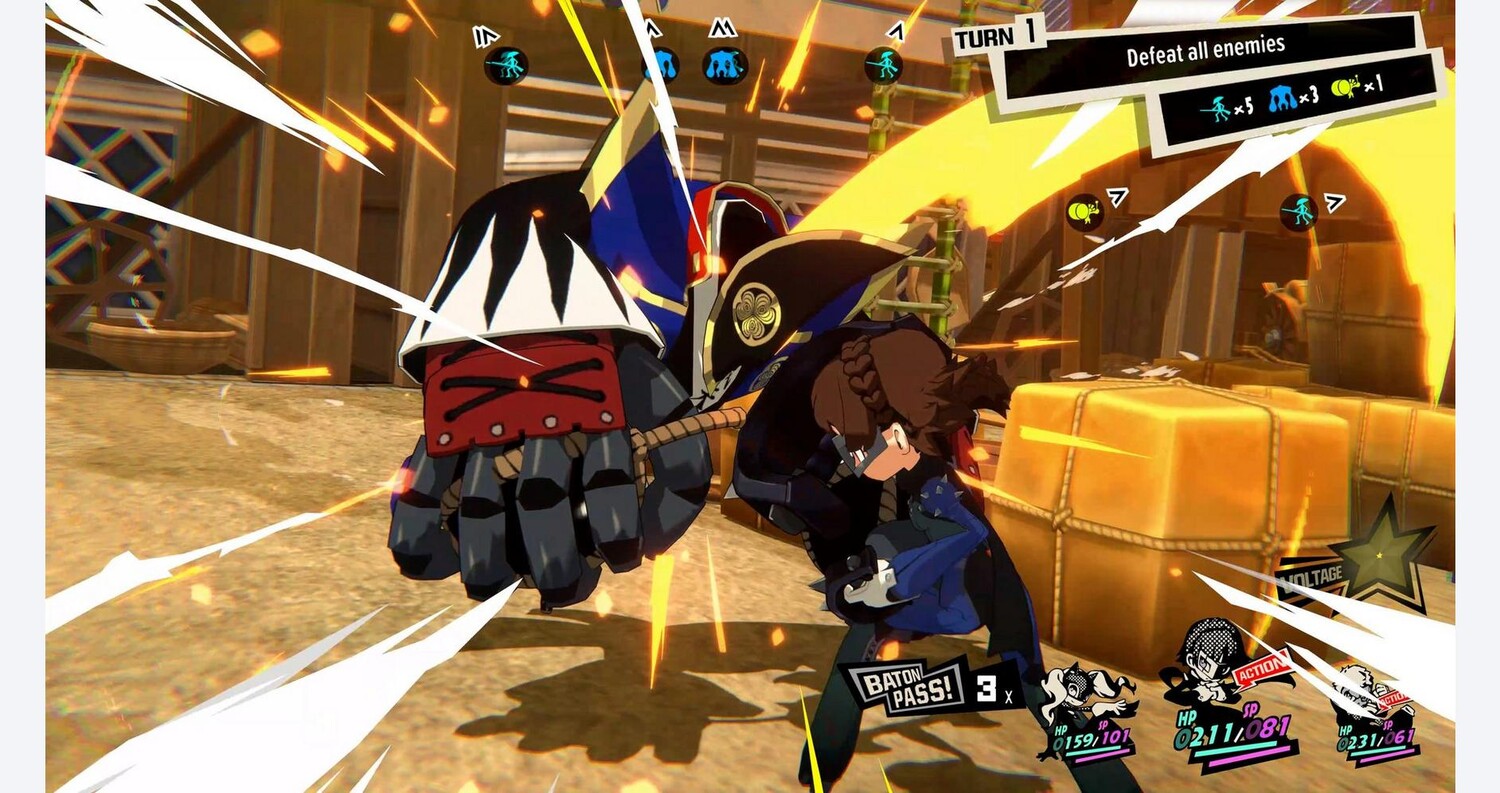The width and height of the screenshot is (1500, 793).
Task: Activate the Voltage star gauge
Action: 1385,557
